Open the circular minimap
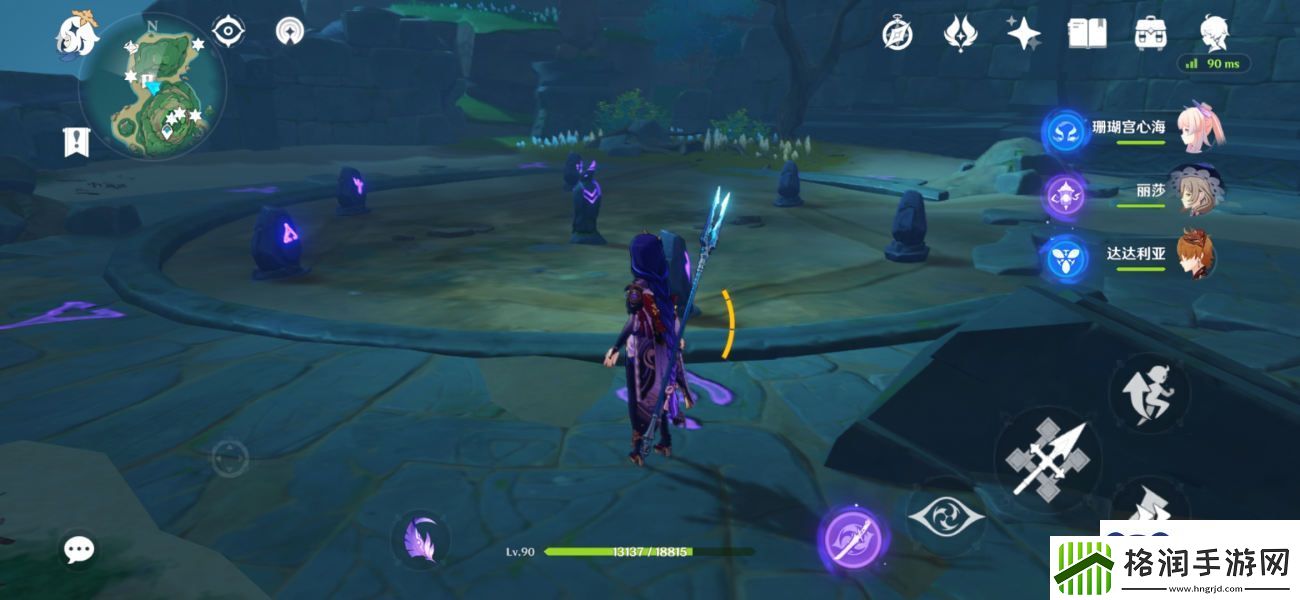The width and height of the screenshot is (1300, 600). click(x=154, y=88)
